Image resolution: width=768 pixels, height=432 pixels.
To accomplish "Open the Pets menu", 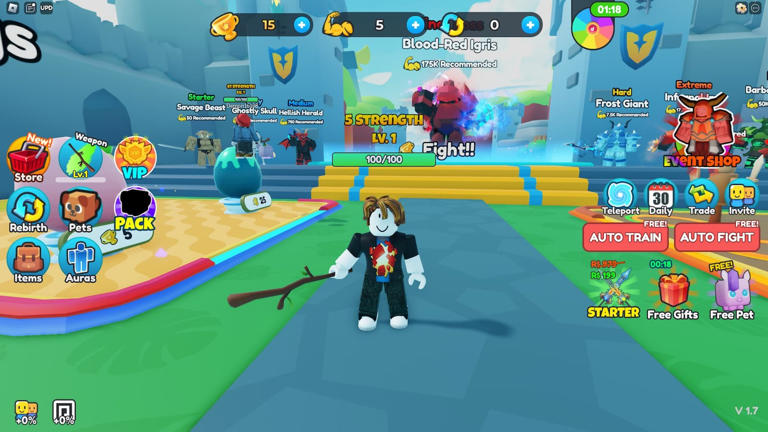I will pyautogui.click(x=80, y=210).
